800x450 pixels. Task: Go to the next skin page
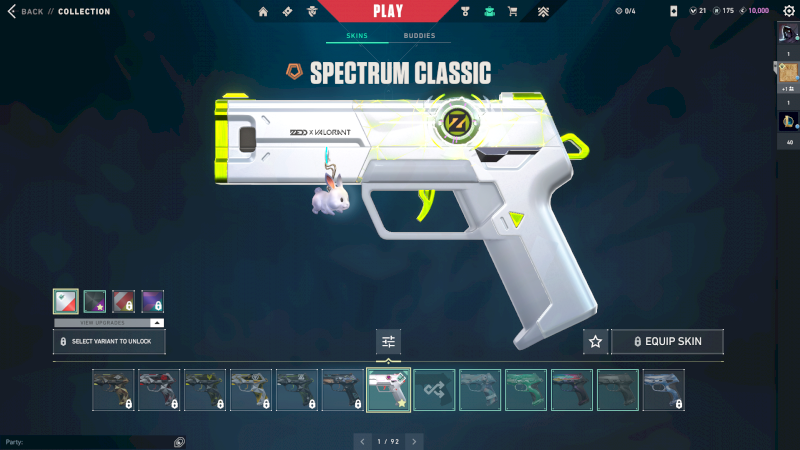click(x=414, y=440)
